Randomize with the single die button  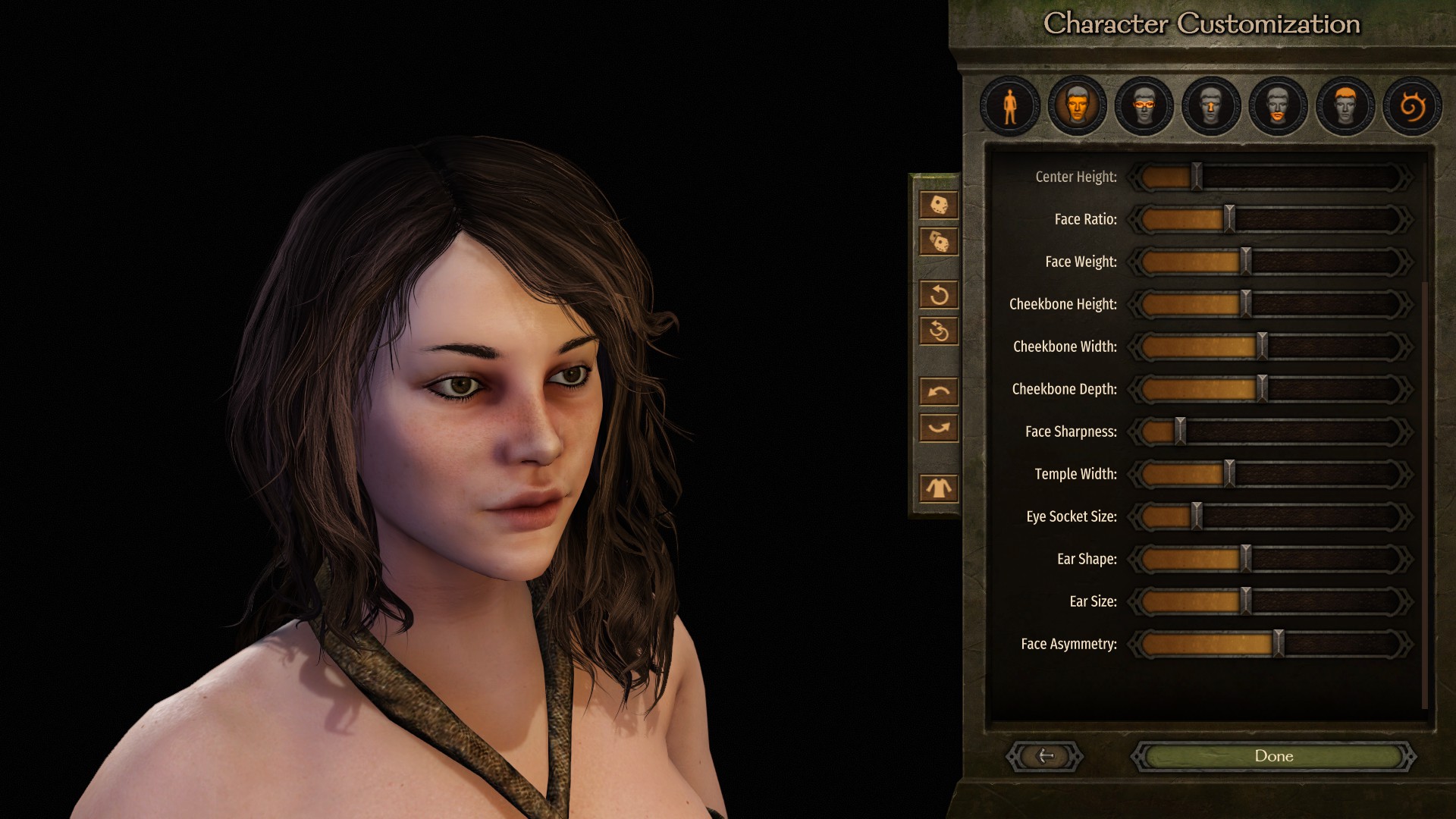tap(939, 205)
